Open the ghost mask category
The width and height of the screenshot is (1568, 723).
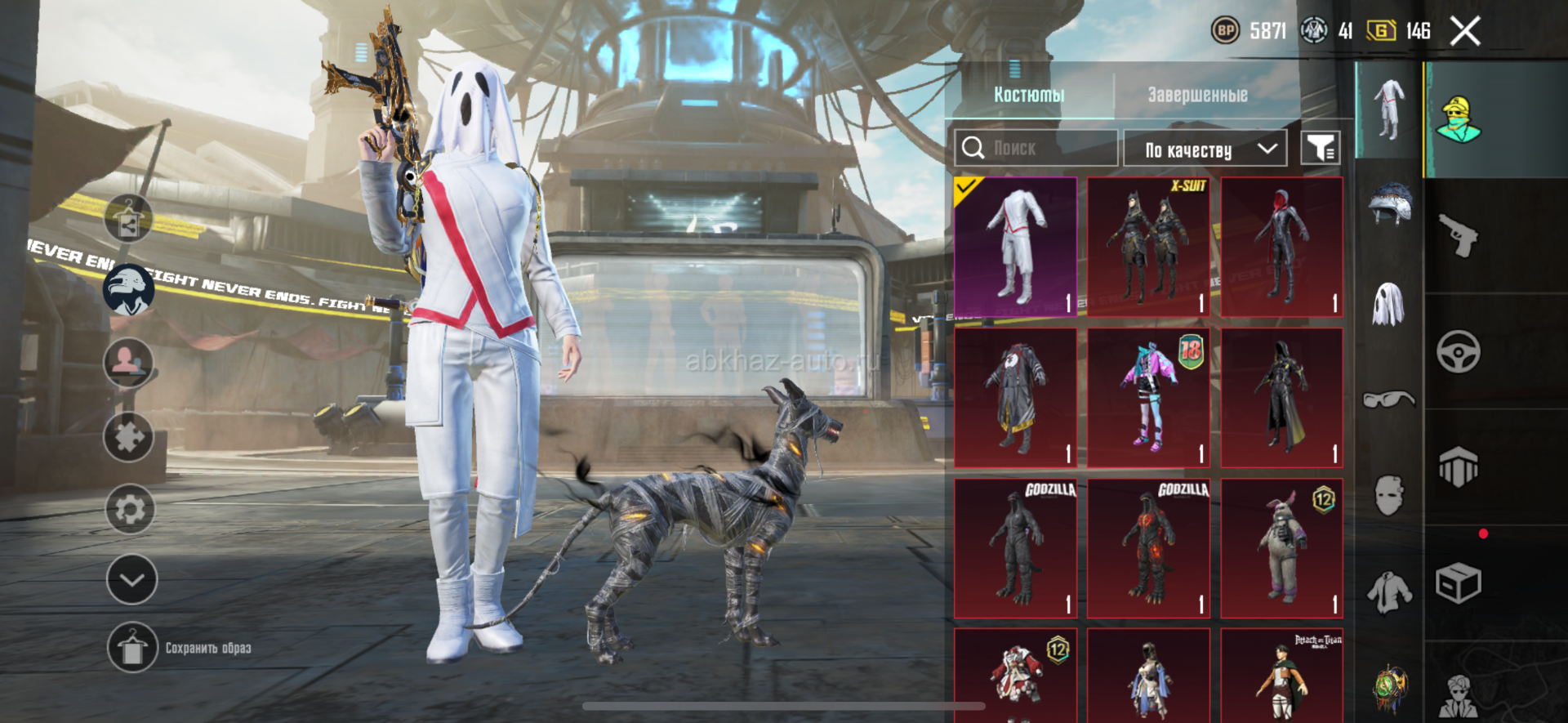(x=1388, y=304)
